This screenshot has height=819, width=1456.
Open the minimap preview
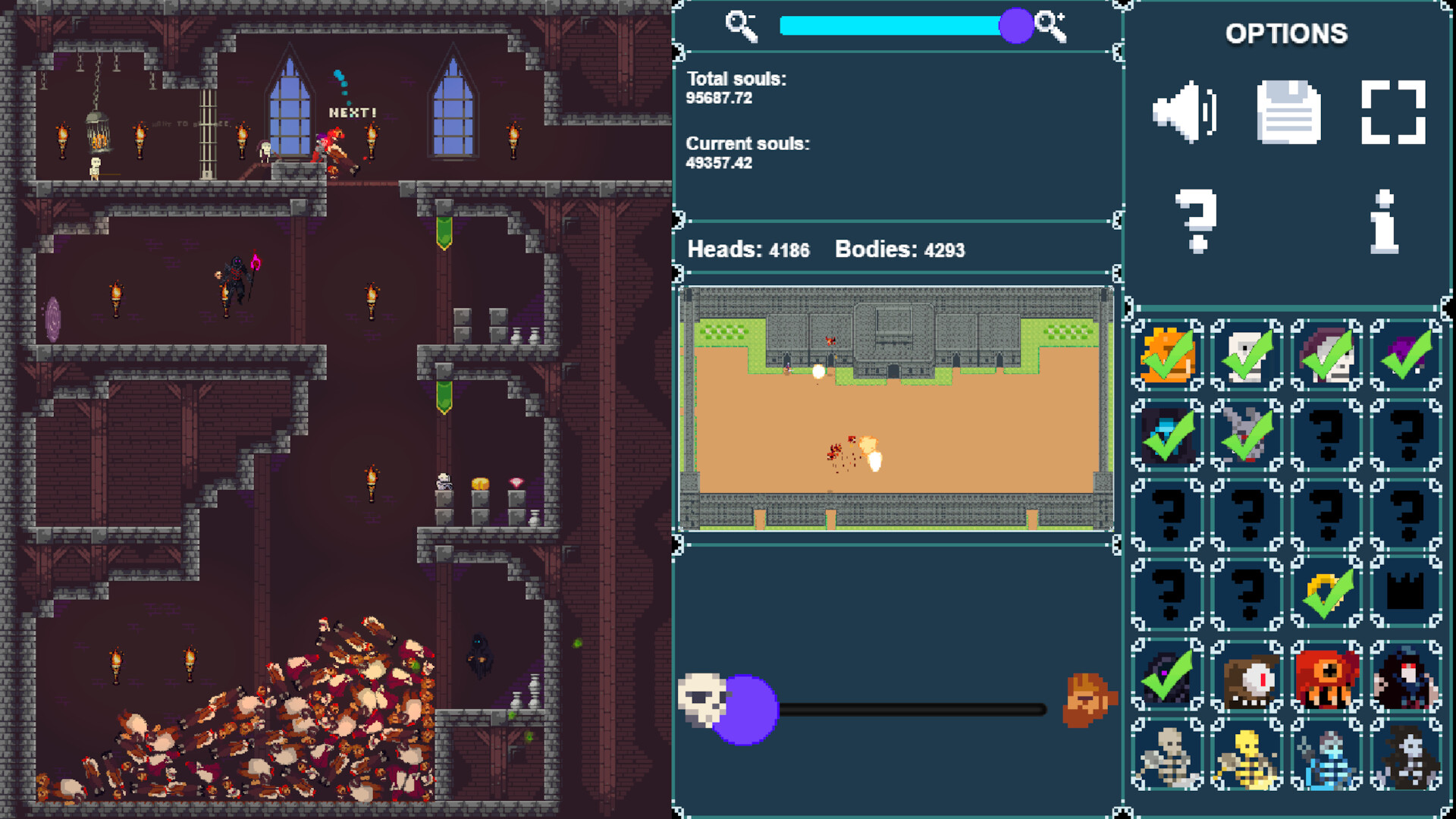pyautogui.click(x=898, y=409)
